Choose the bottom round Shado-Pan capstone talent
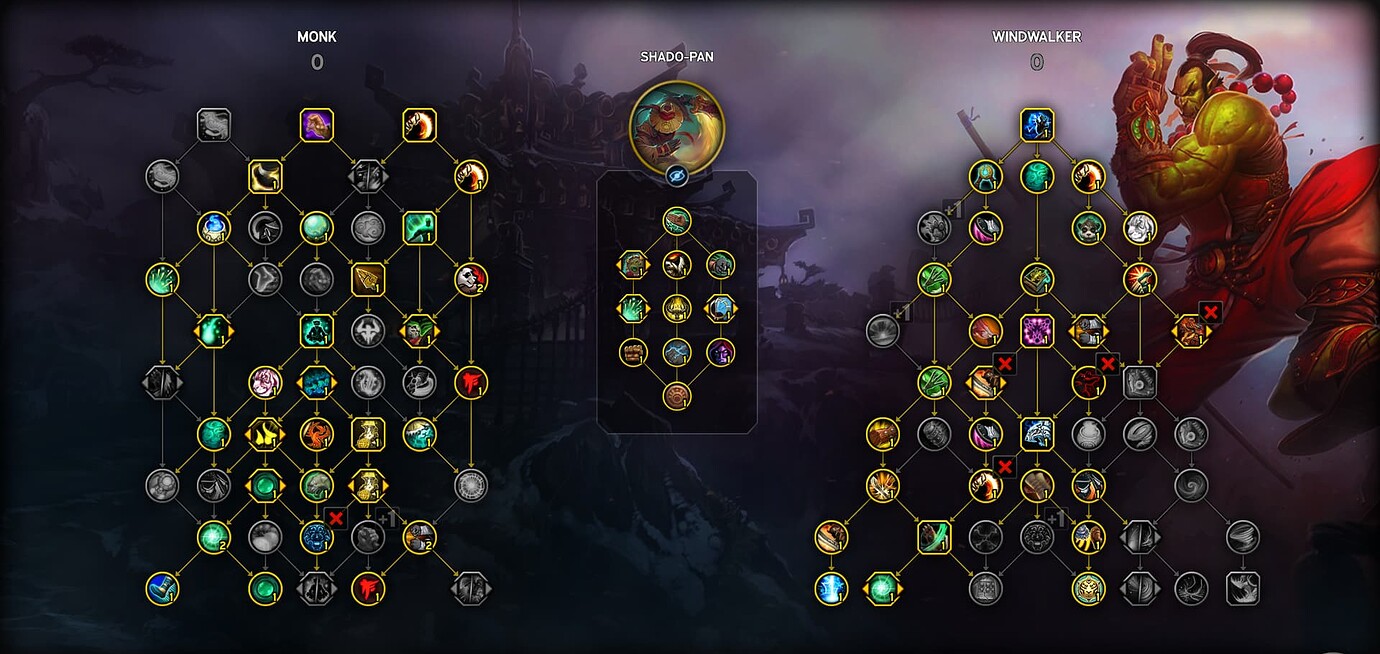Image resolution: width=1380 pixels, height=654 pixels. click(x=676, y=396)
